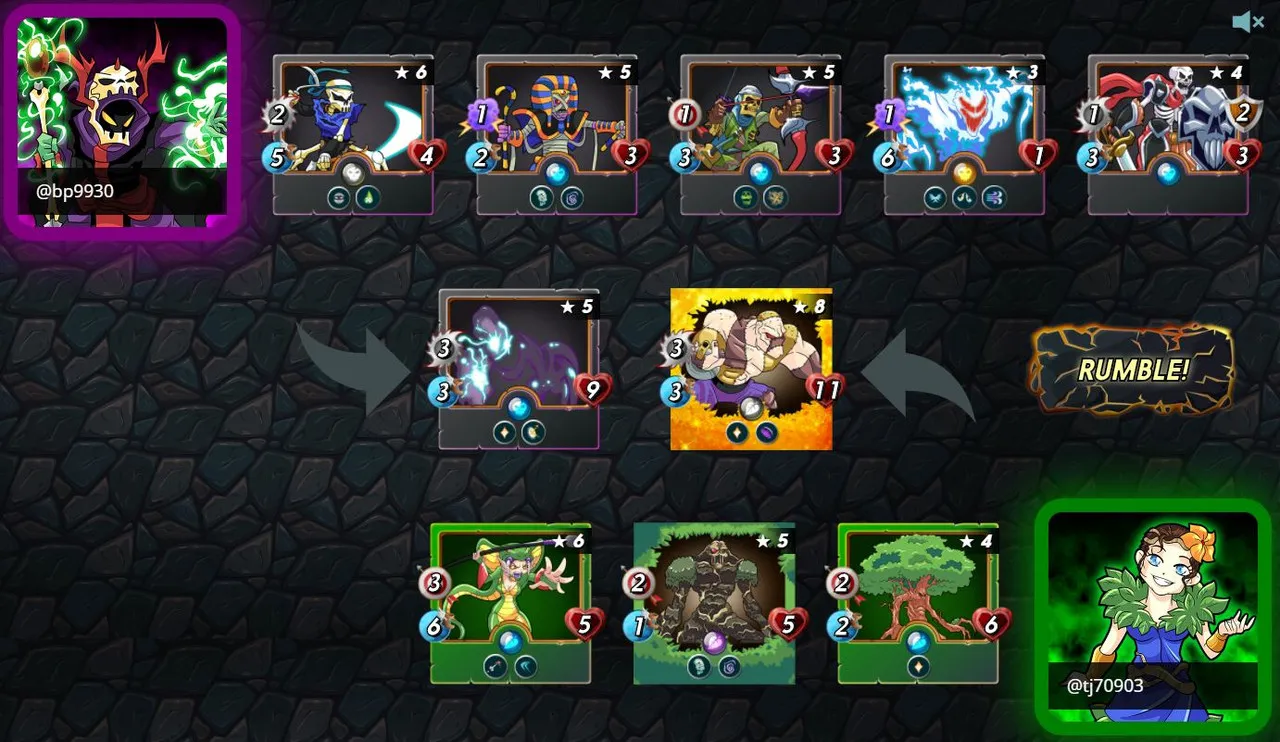Select the purple lightning spirit card
The width and height of the screenshot is (1280, 742).
(x=519, y=368)
